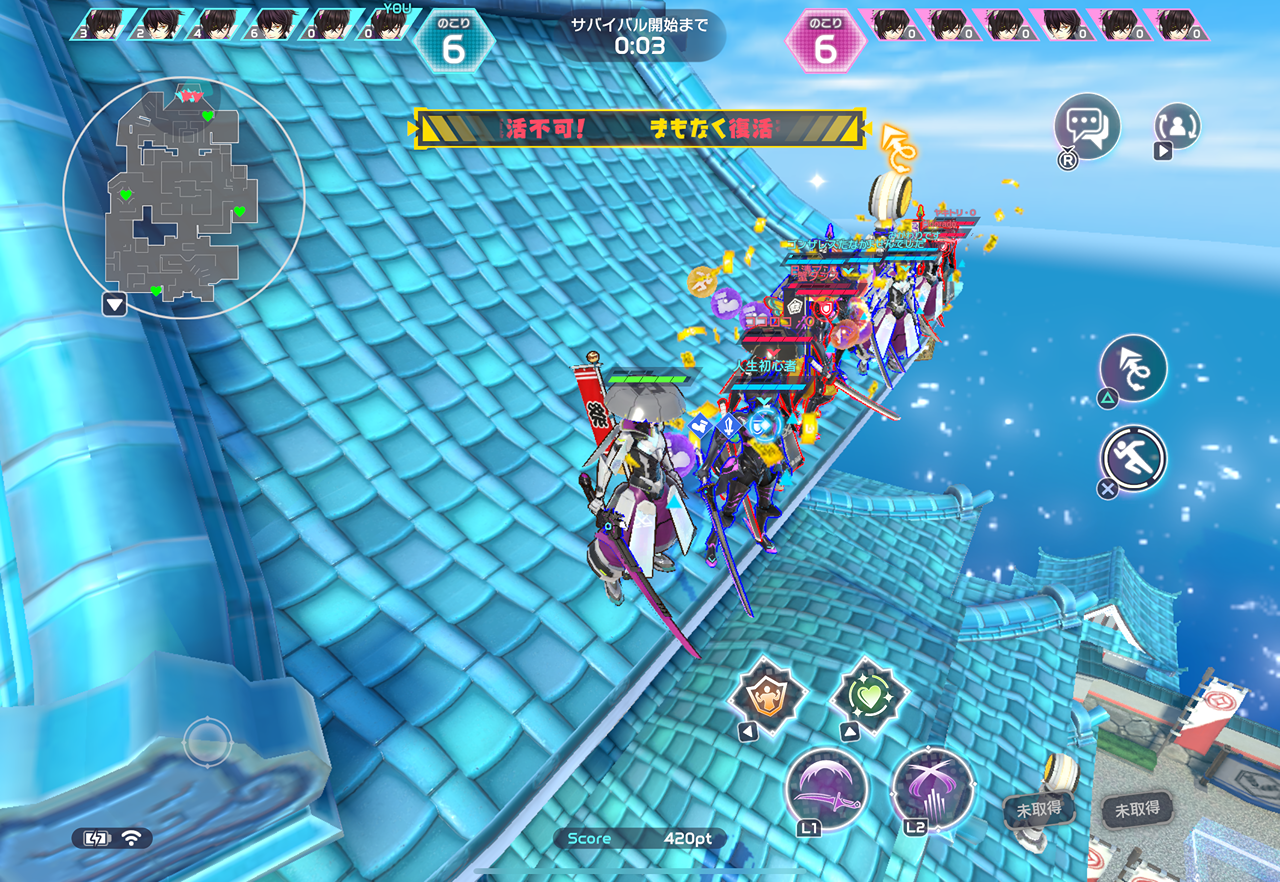The width and height of the screenshot is (1280, 882).
Task: Open the chat speech bubble icon
Action: coord(1086,127)
